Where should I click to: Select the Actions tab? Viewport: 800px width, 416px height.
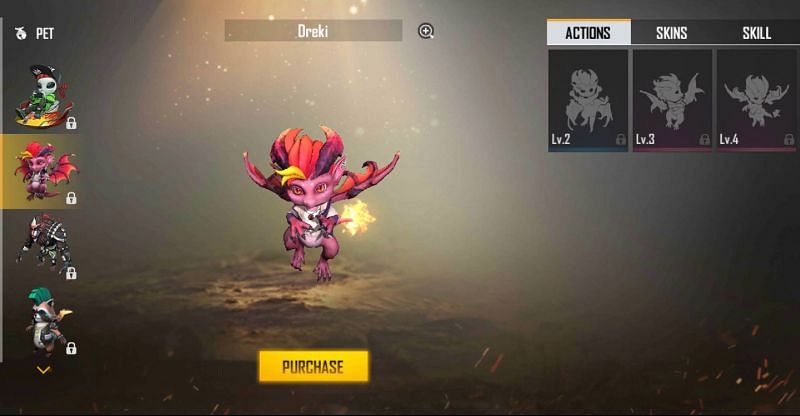(588, 33)
